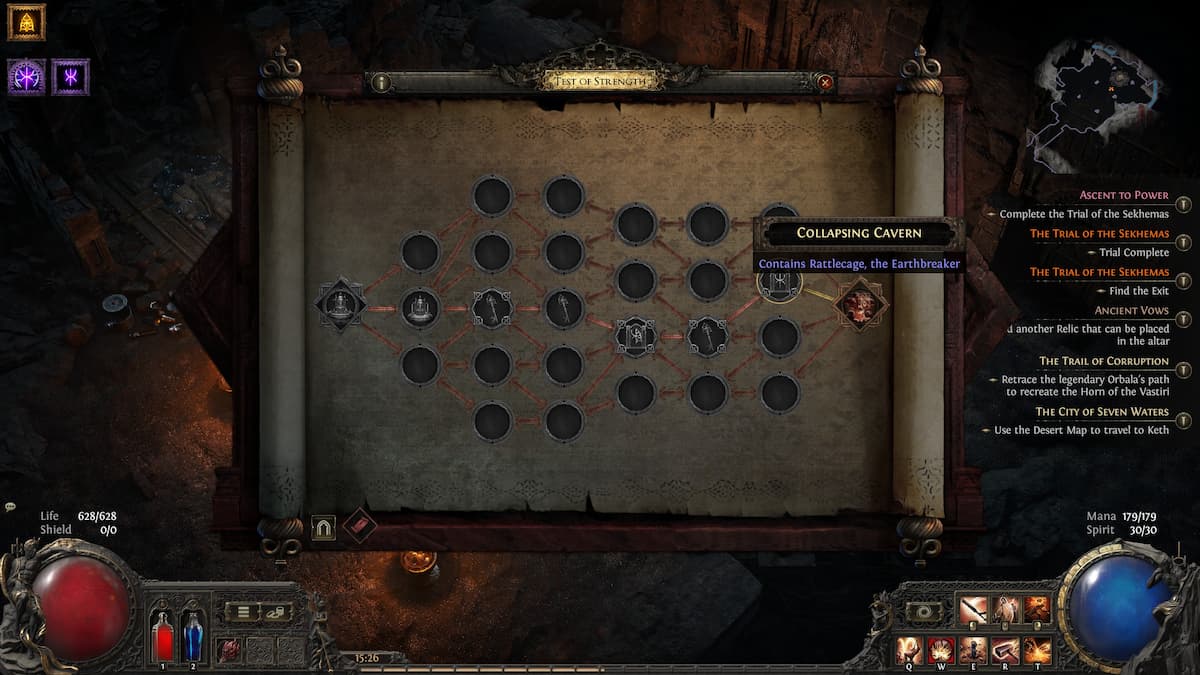Open the trial info button beside the title

click(381, 83)
